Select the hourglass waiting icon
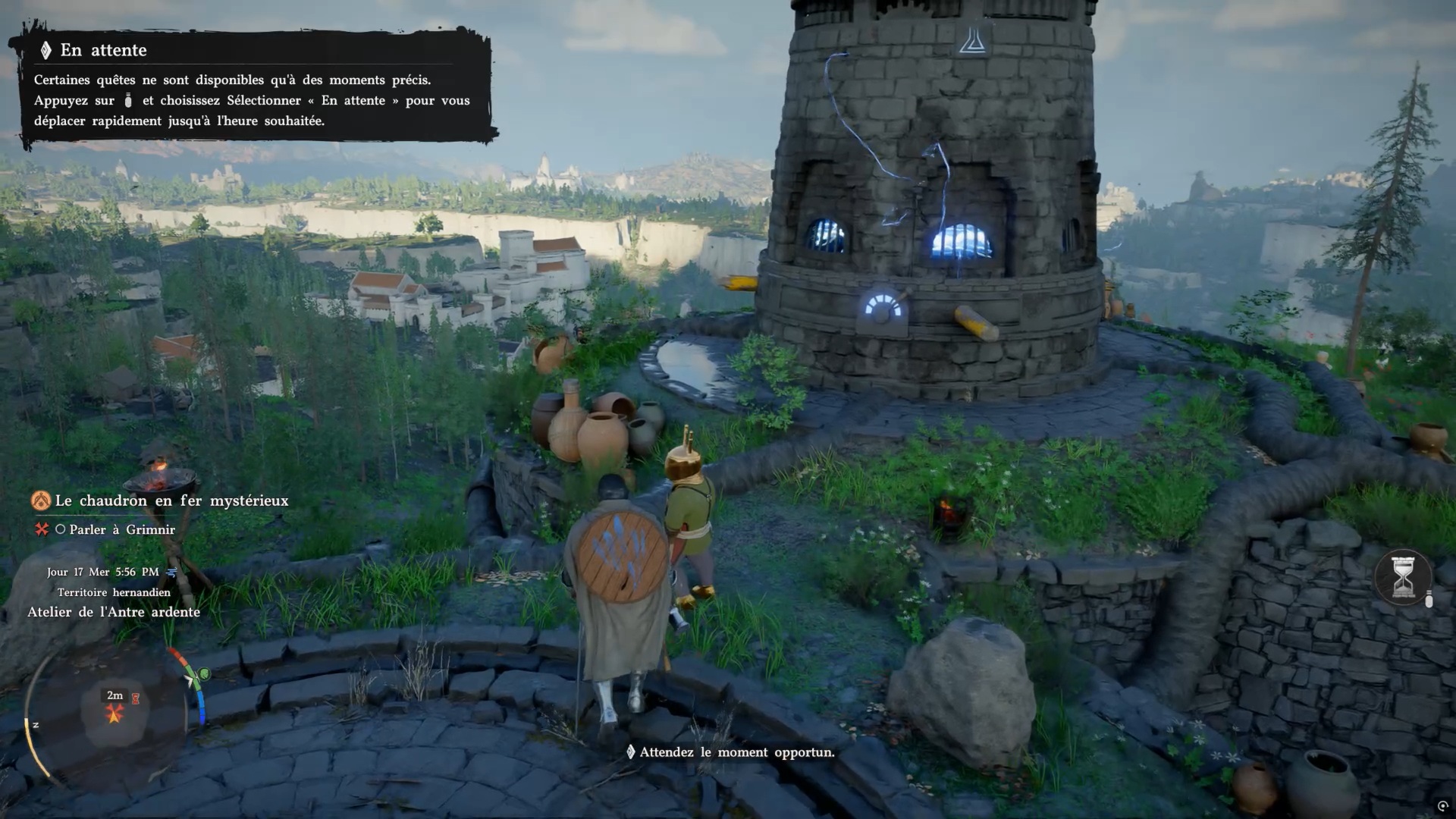 [1403, 577]
